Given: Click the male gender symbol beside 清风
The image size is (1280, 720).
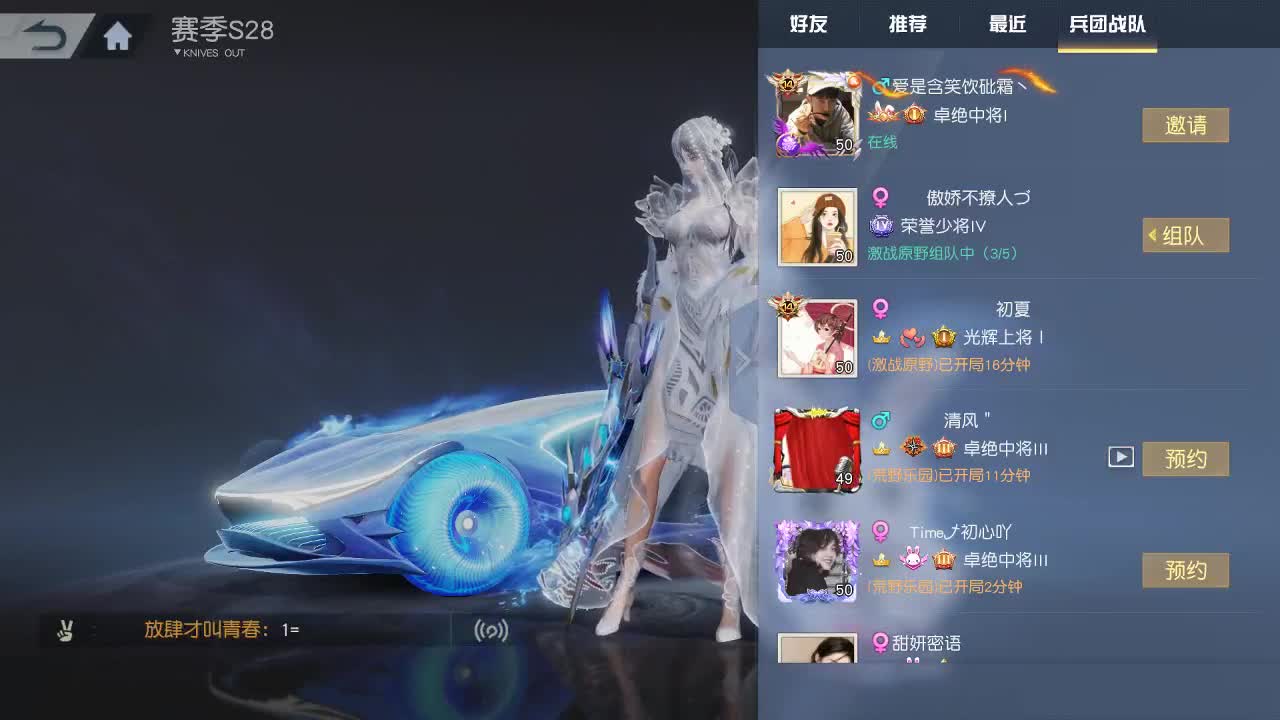Looking at the screenshot, I should (881, 421).
